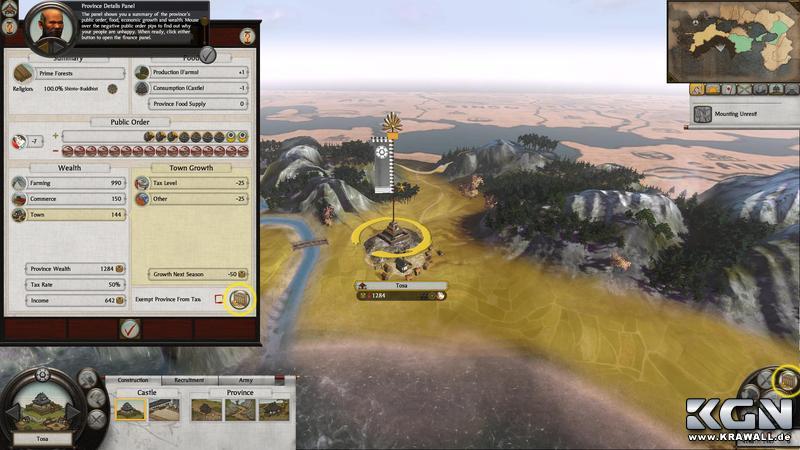Select the previous settlement with the left arrow
The height and width of the screenshot is (450, 800).
[x=11, y=410]
